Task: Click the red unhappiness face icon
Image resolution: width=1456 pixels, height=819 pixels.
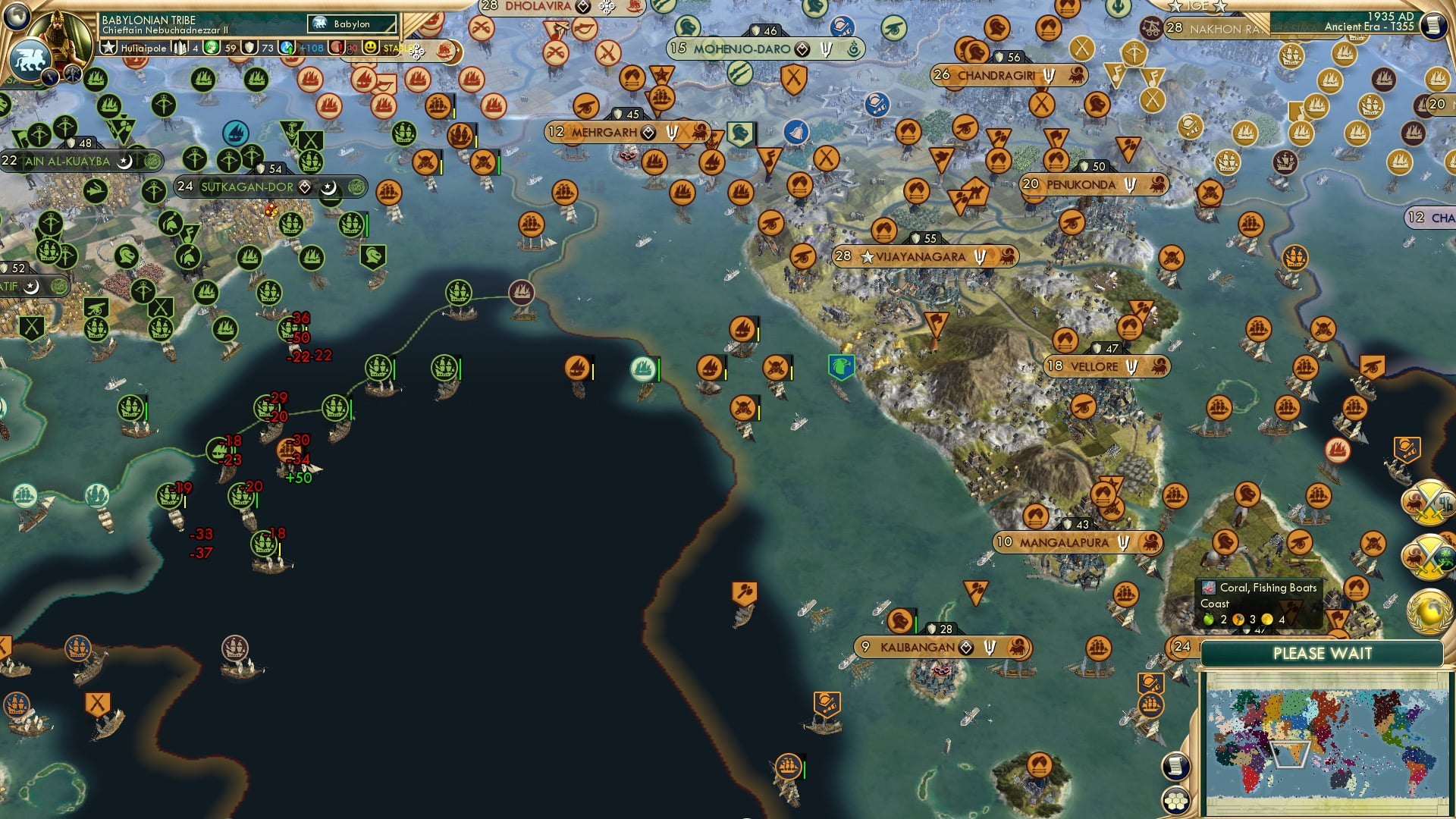Action: 335,47
